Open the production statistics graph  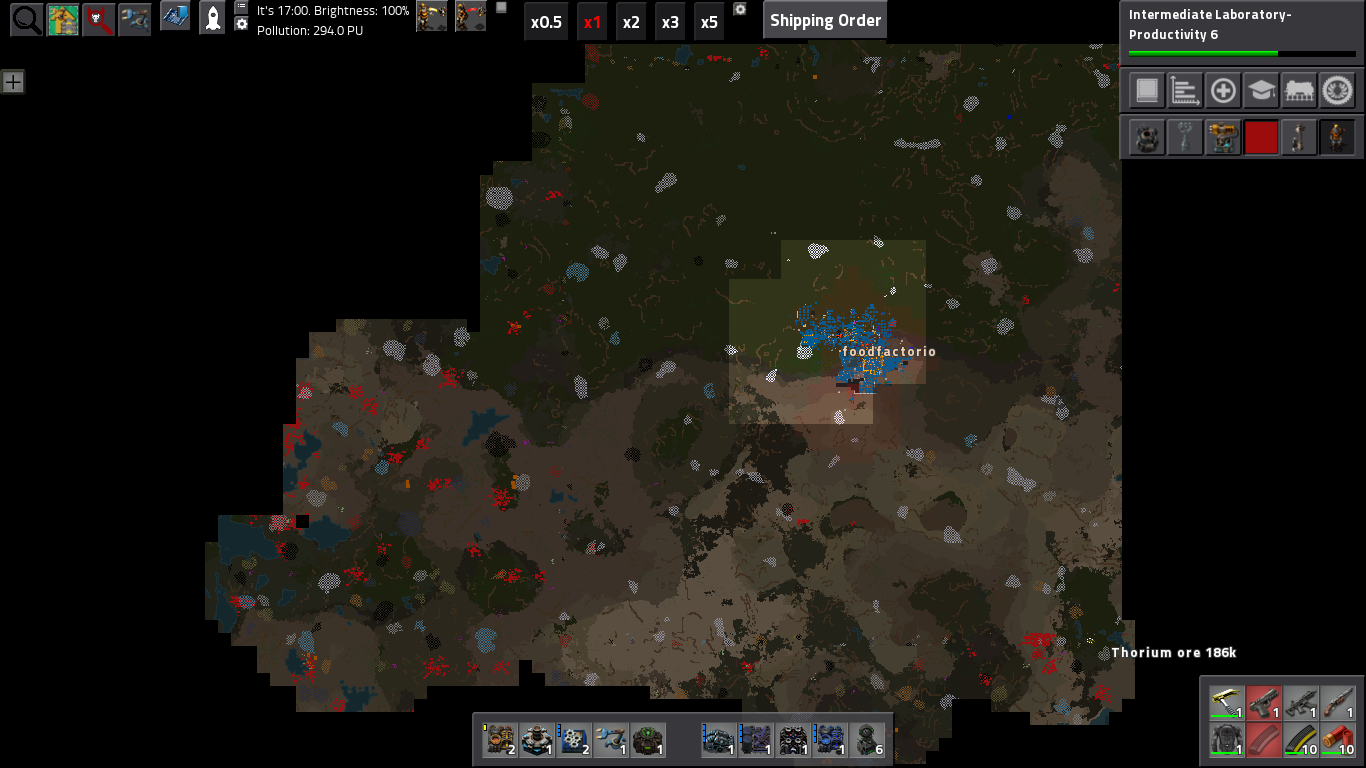click(1185, 91)
